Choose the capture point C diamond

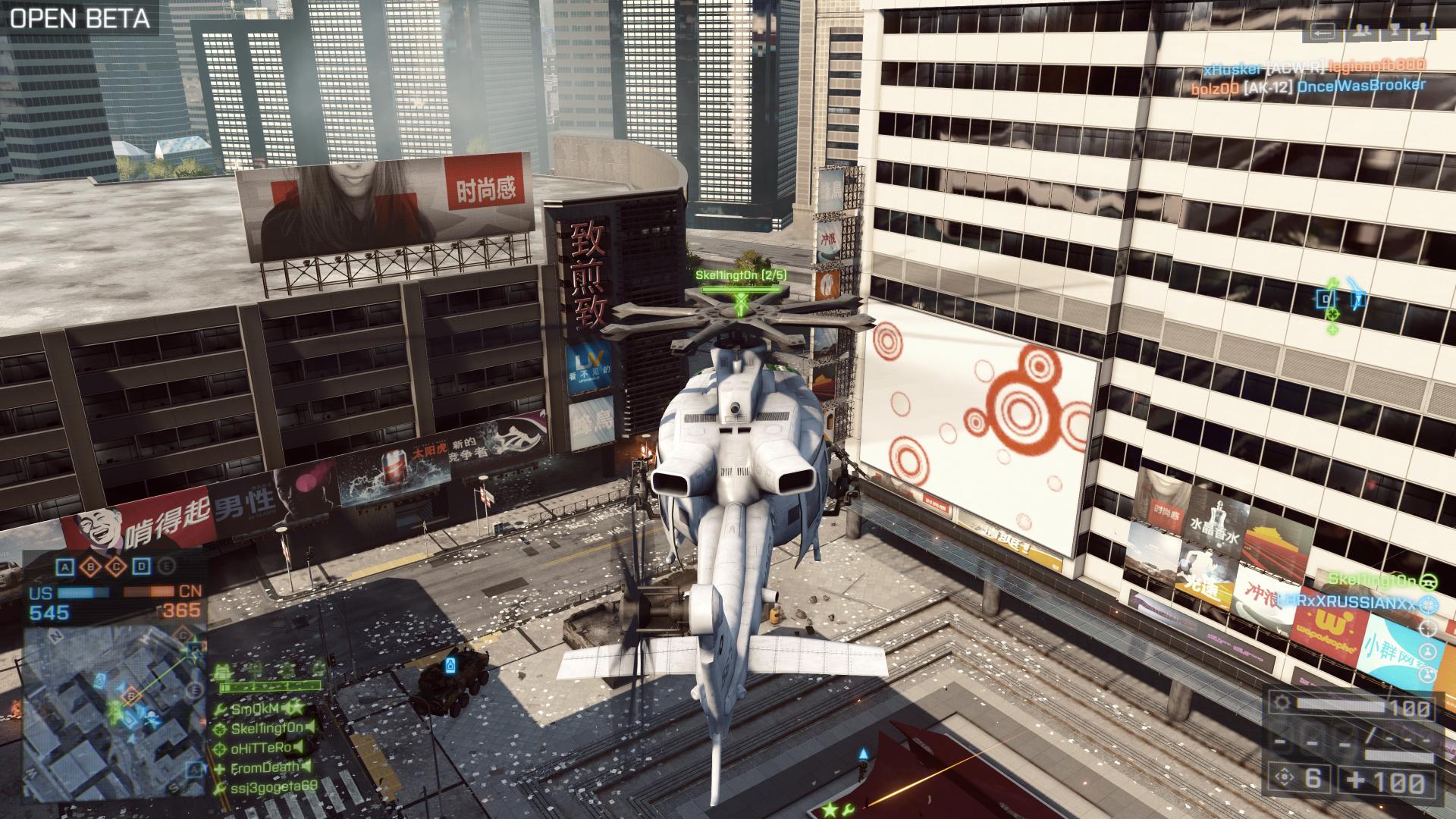(116, 566)
